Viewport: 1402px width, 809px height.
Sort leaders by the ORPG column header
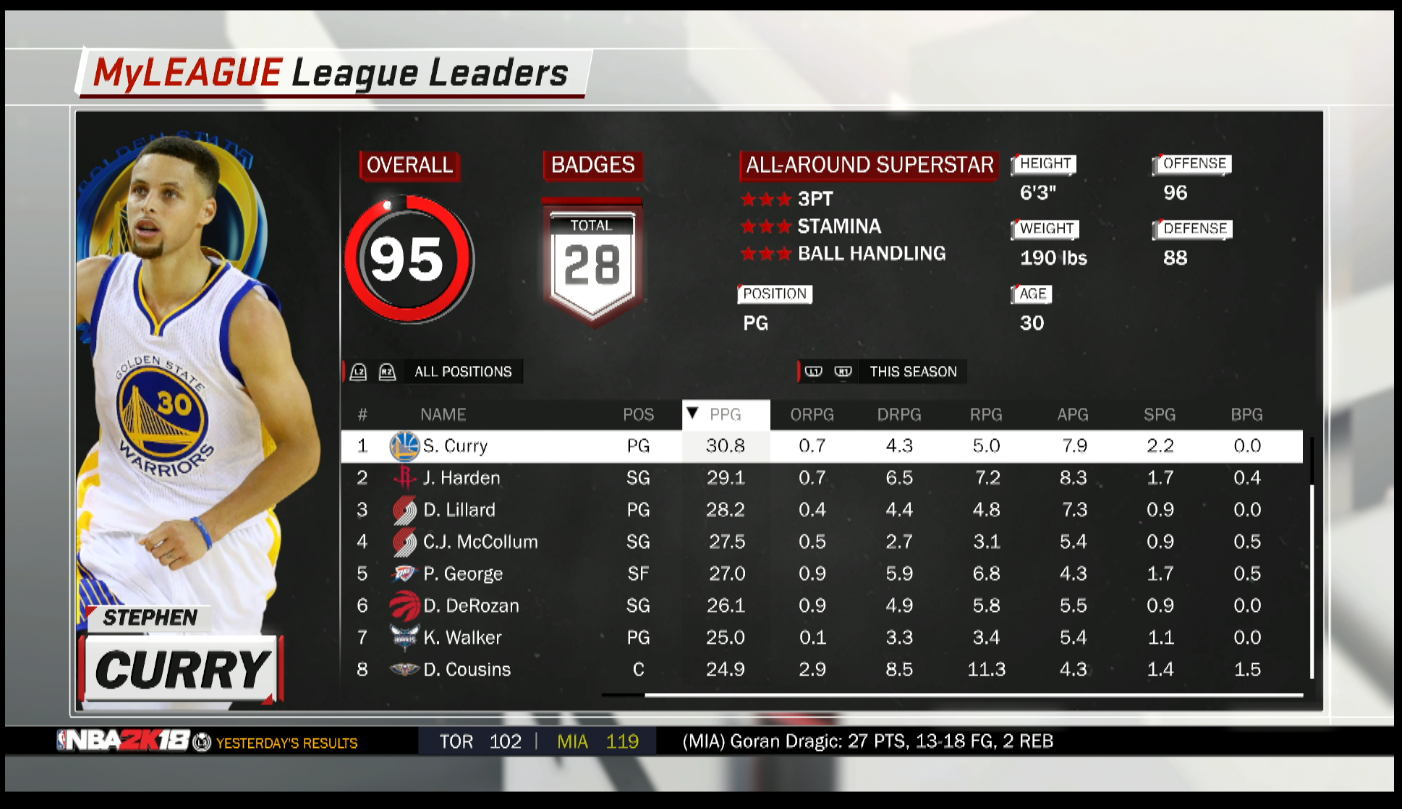tap(812, 414)
